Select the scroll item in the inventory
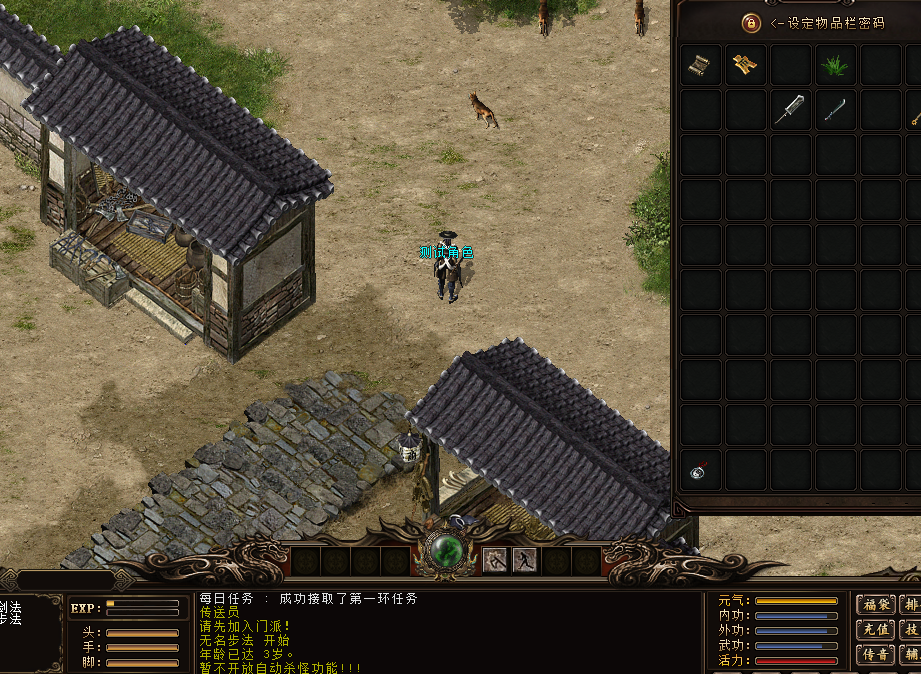921x674 pixels. [701, 66]
